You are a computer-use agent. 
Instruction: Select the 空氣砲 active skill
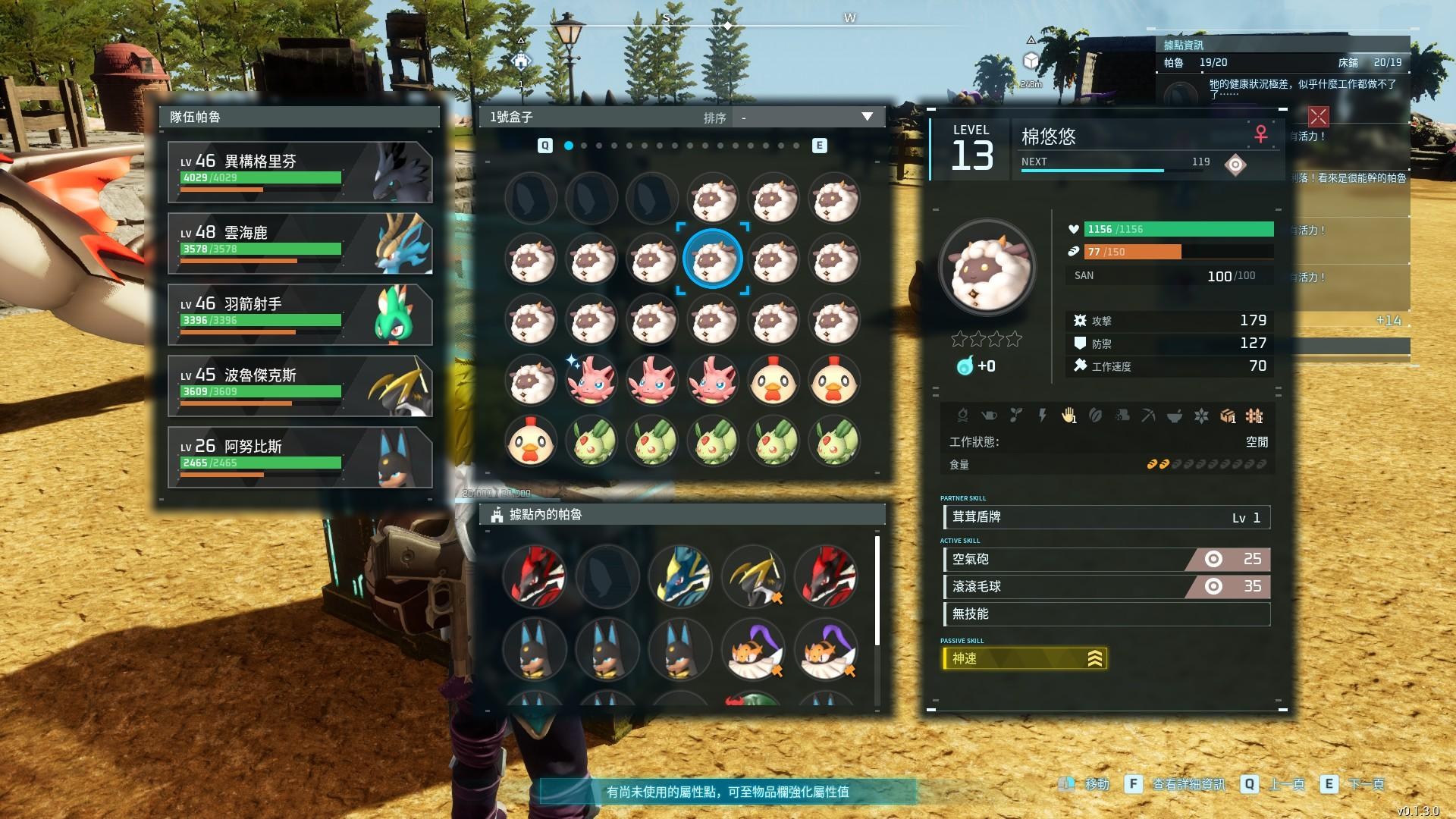pyautogui.click(x=1106, y=560)
